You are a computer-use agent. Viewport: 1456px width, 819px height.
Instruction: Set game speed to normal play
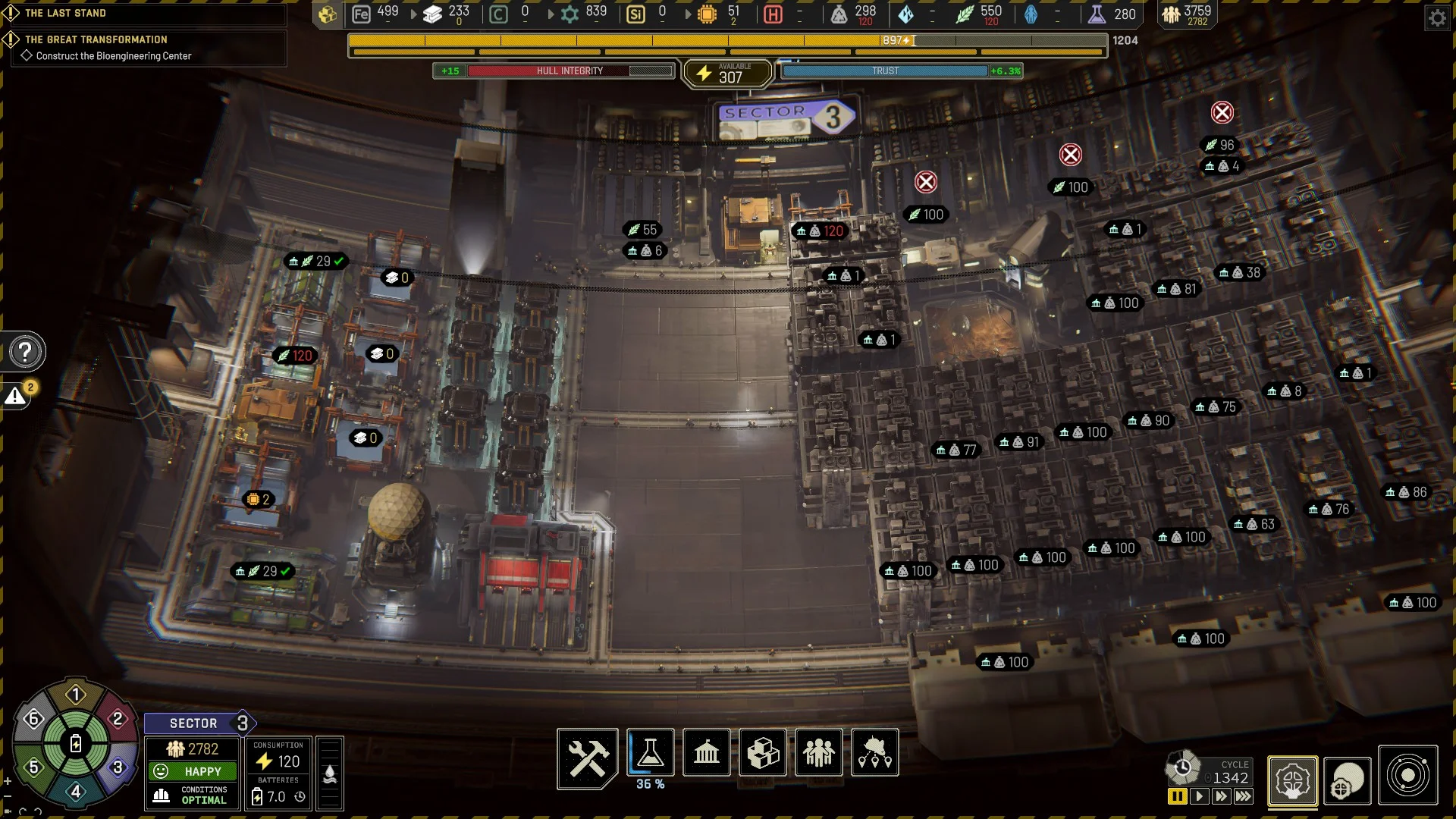[x=1199, y=796]
